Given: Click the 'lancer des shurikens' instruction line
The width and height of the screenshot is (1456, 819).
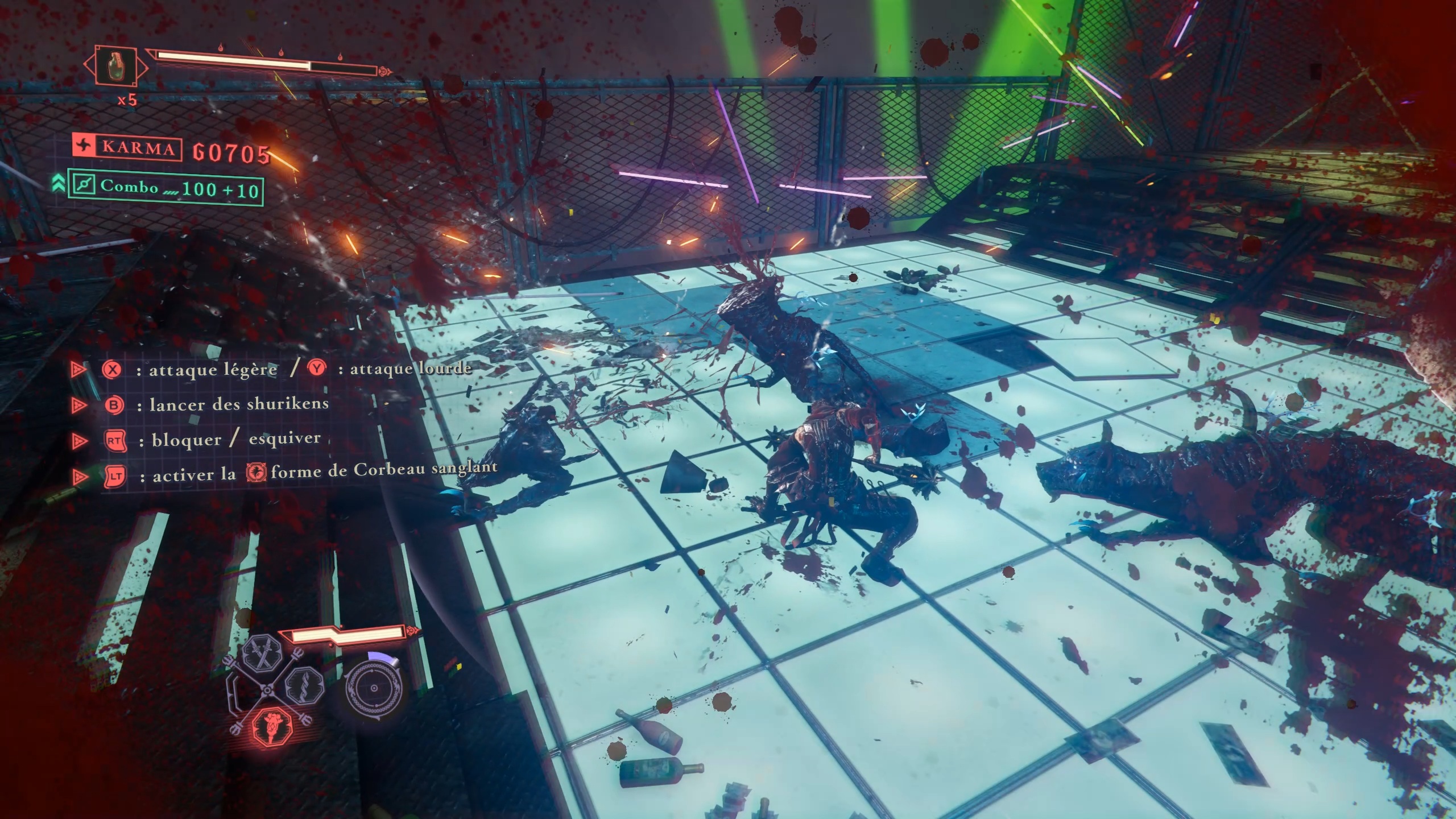Looking at the screenshot, I should [x=239, y=405].
